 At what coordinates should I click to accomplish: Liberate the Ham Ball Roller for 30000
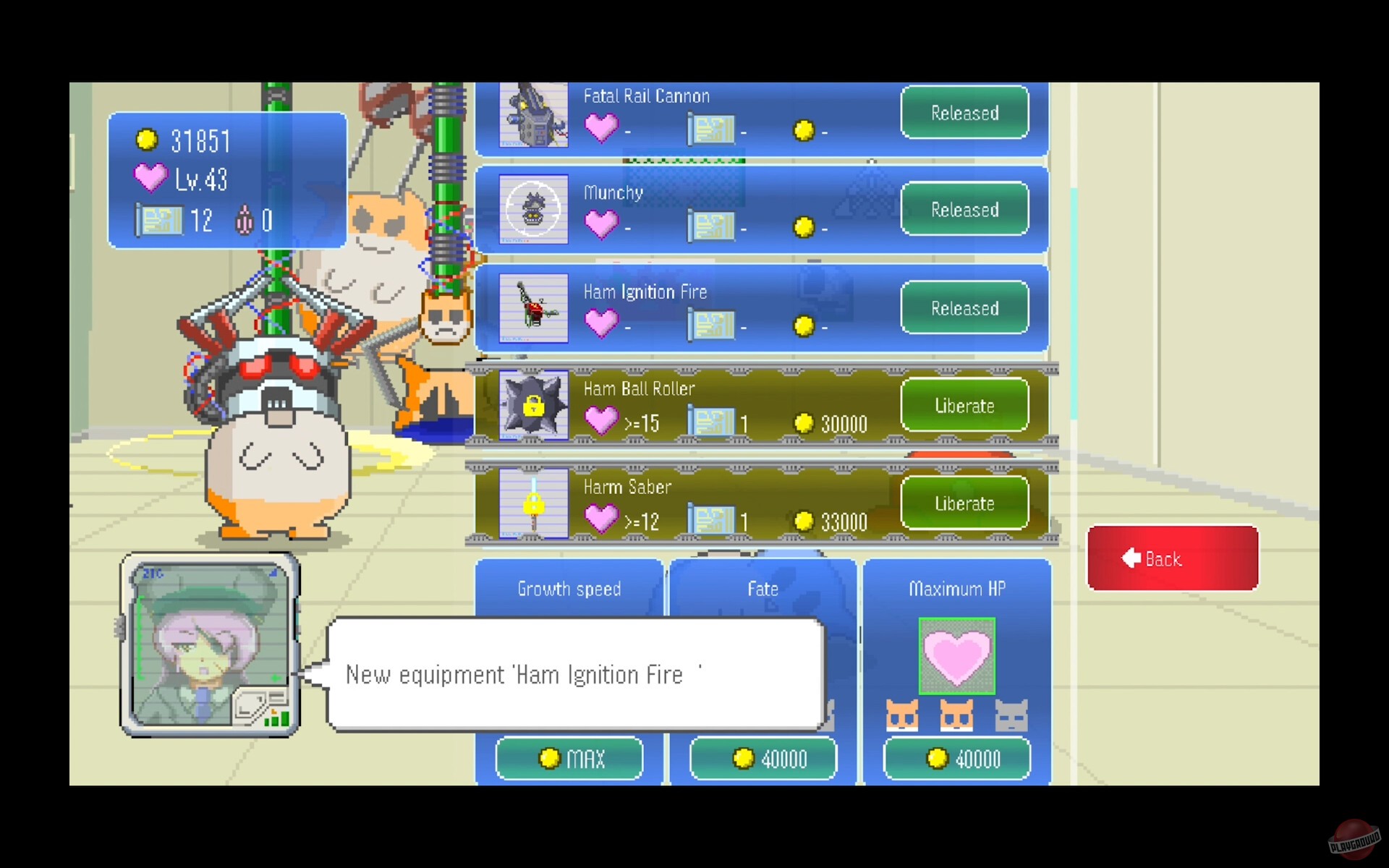[964, 406]
